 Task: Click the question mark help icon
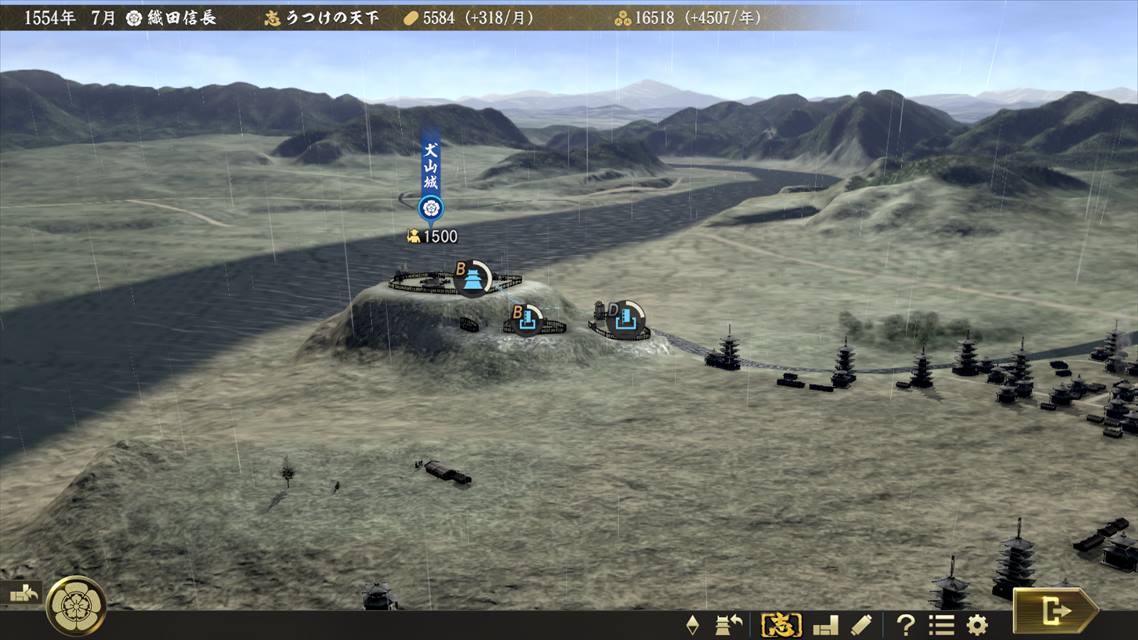(x=905, y=626)
